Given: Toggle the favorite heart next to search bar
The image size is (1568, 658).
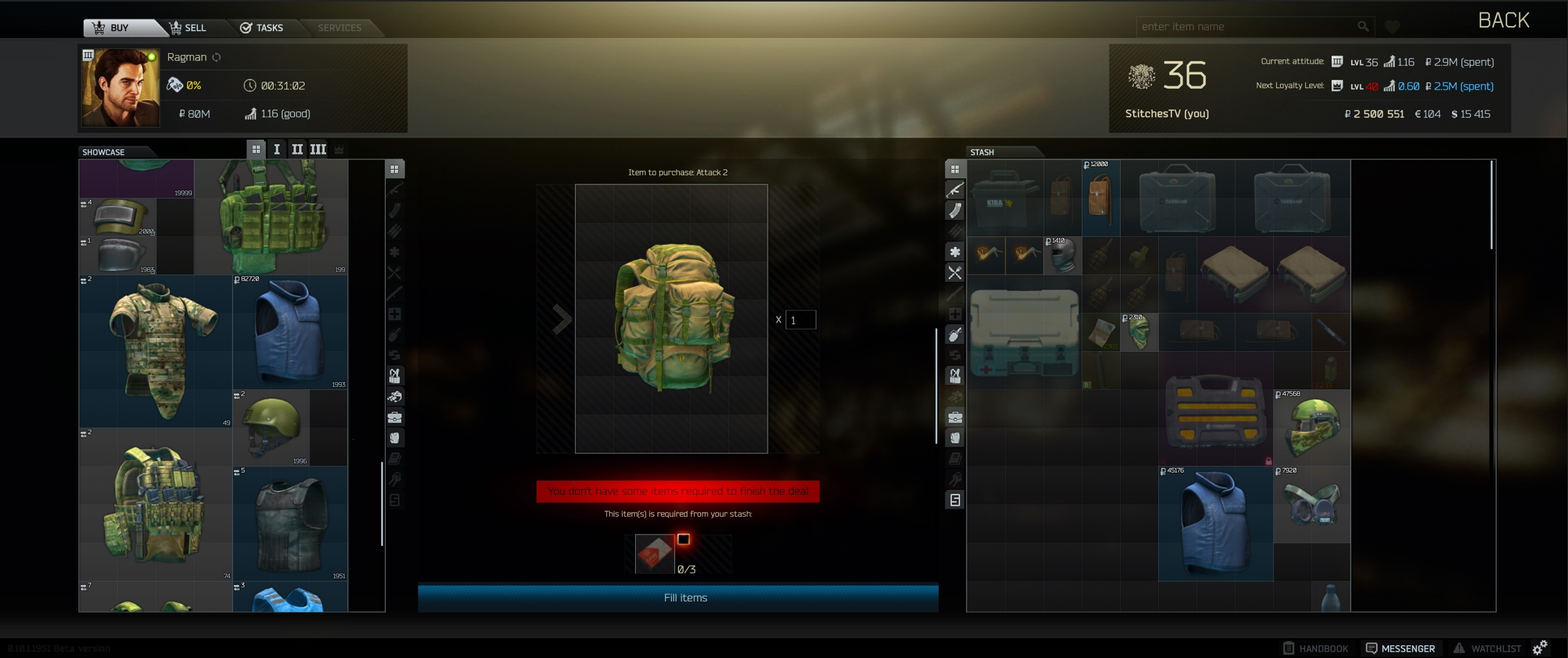Looking at the screenshot, I should click(x=1393, y=26).
